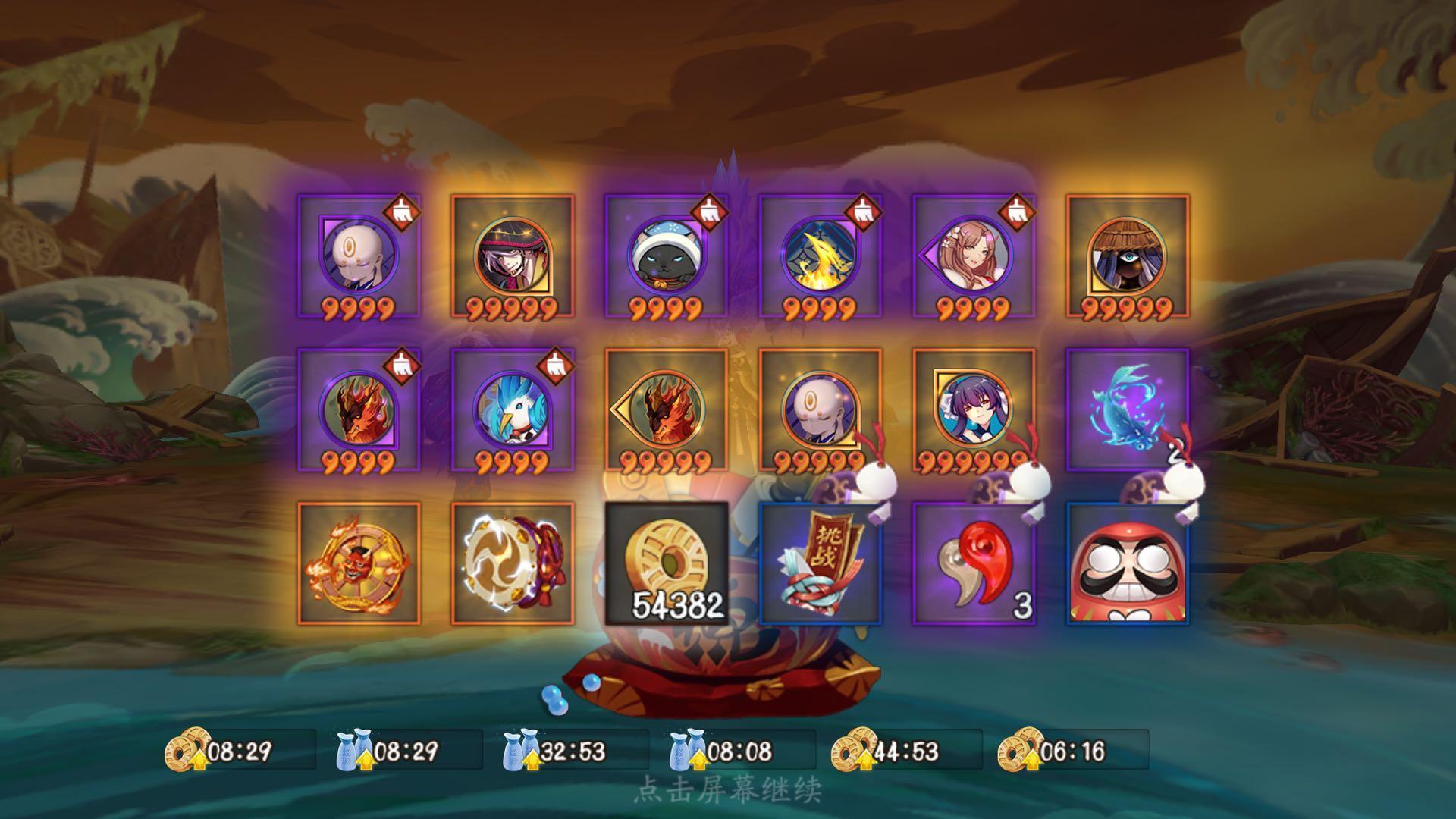Select the red 挑战 challenge ticket reward
The image size is (1456, 819).
pos(821,564)
